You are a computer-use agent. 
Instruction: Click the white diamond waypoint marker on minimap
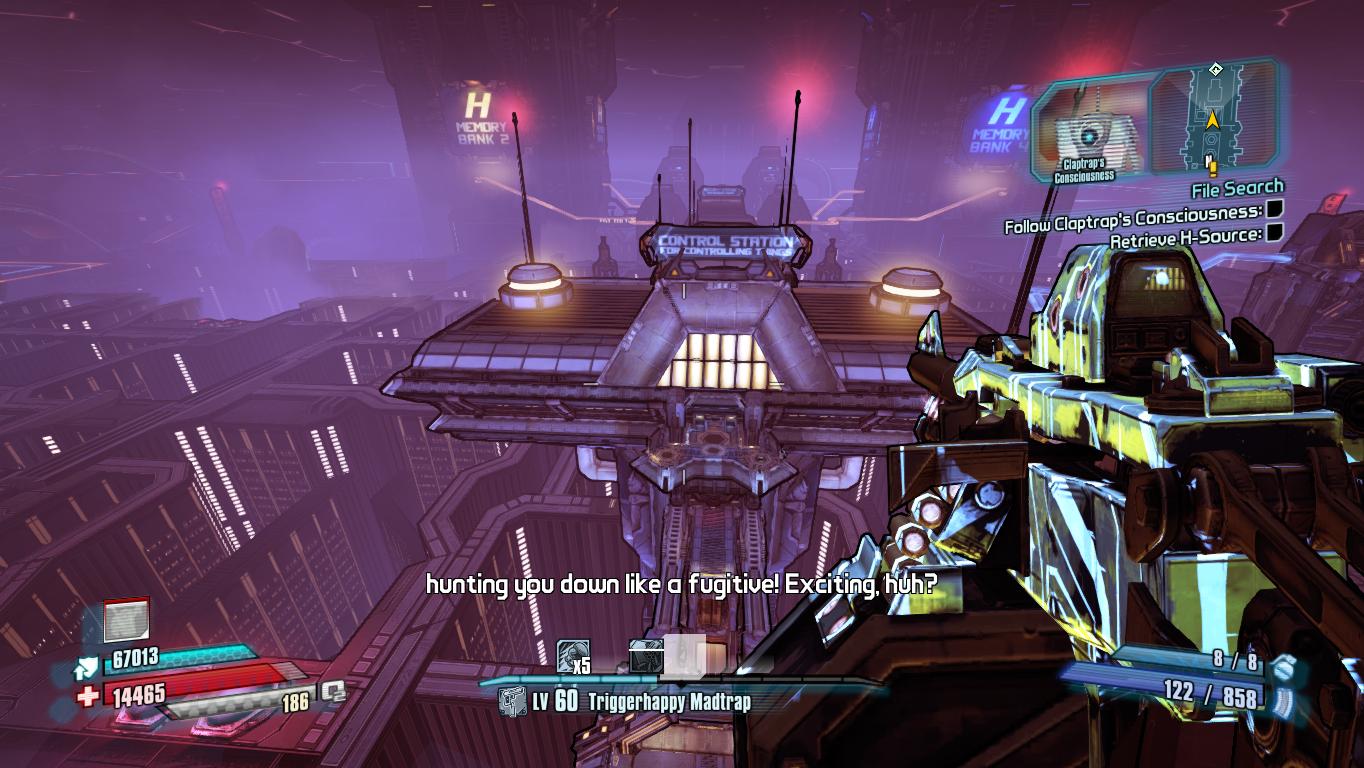[x=1215, y=69]
